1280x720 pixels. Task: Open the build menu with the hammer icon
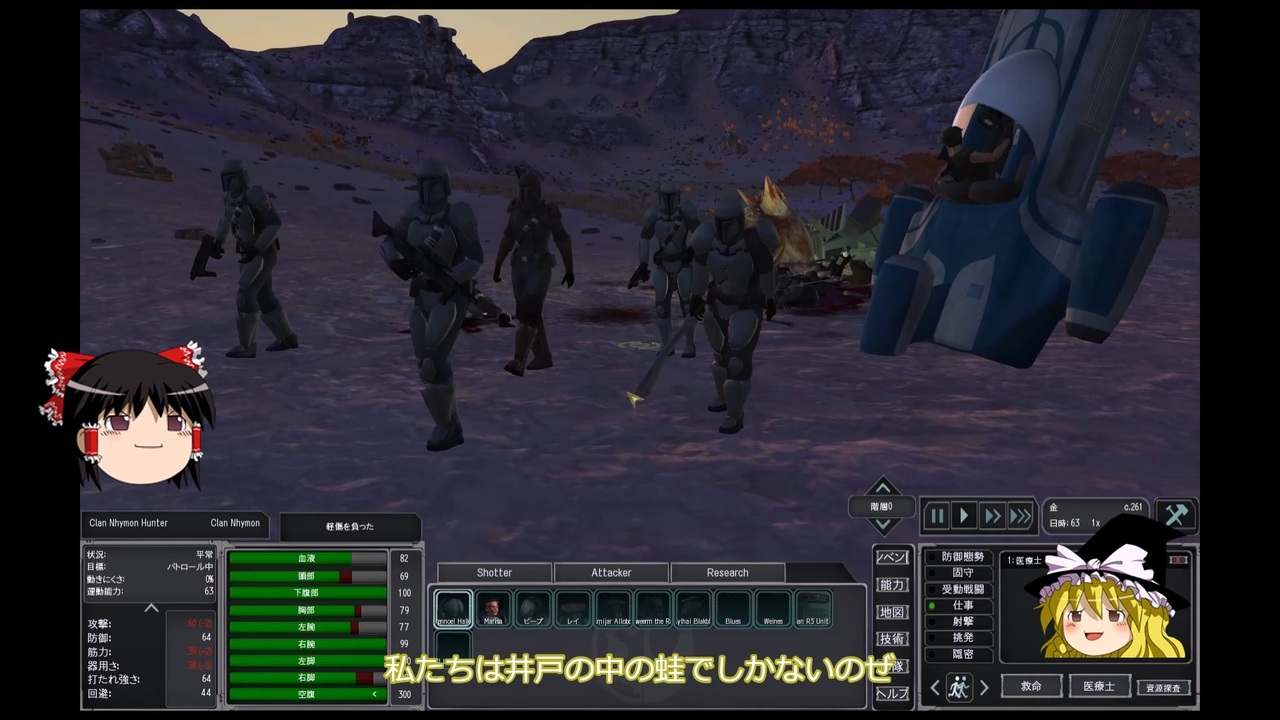(1176, 513)
